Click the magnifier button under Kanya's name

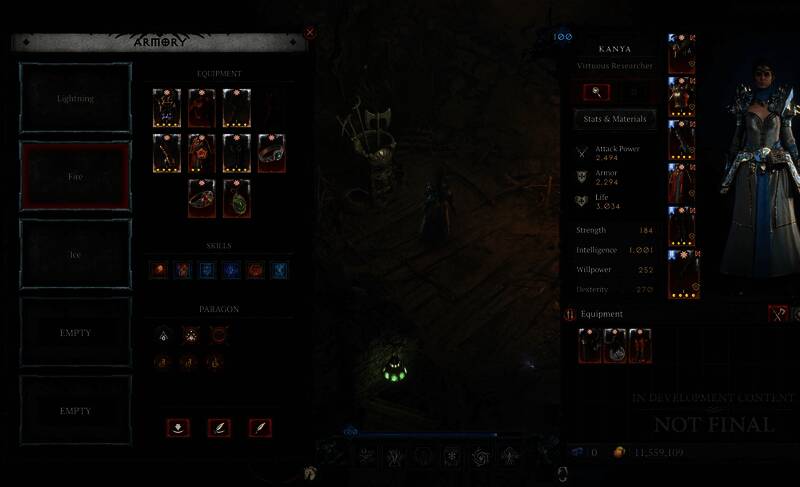596,92
